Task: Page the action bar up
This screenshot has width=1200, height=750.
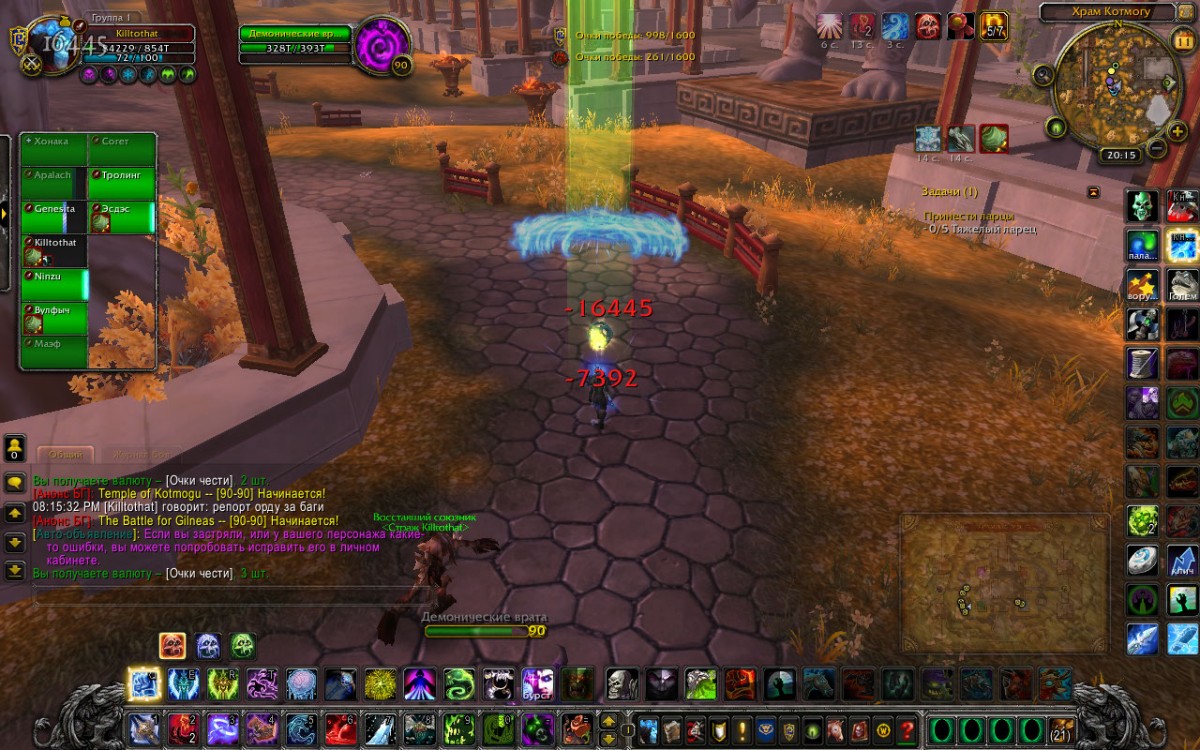Action: pos(608,720)
